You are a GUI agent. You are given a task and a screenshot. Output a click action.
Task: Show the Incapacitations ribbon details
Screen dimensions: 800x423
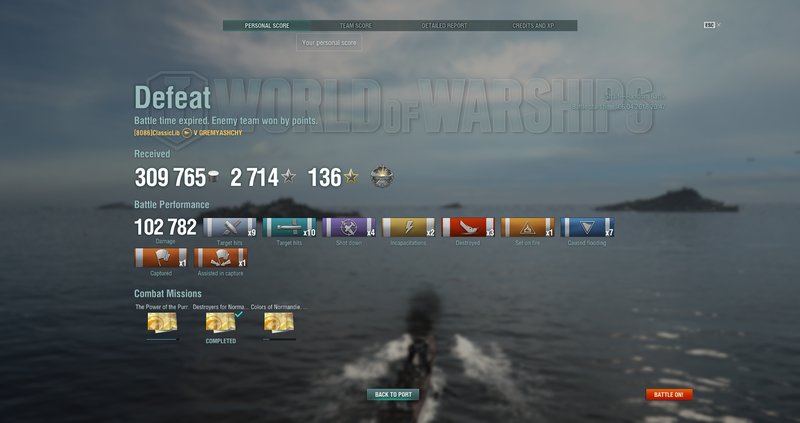click(x=409, y=228)
